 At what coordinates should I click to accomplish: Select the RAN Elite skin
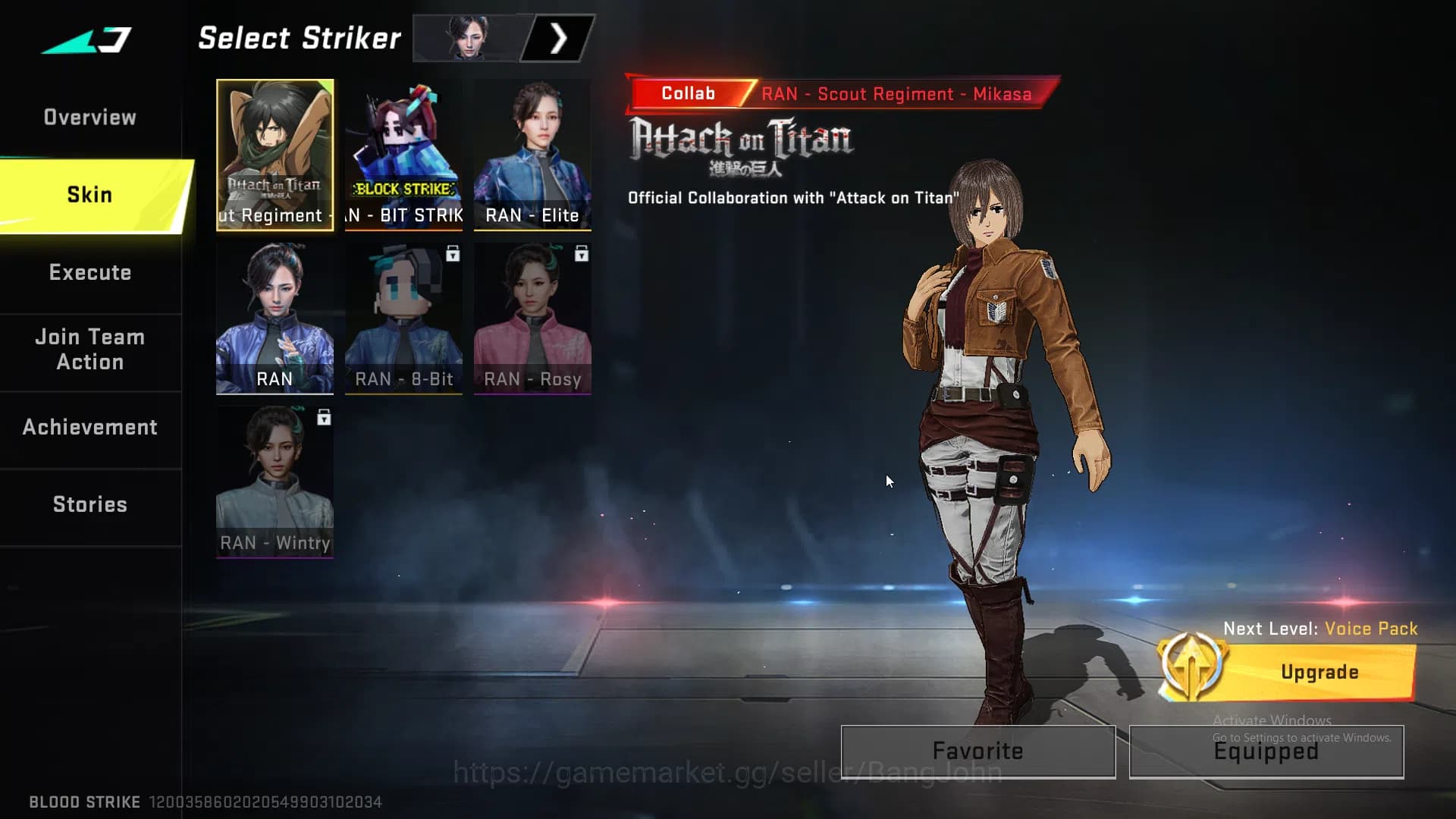tap(532, 155)
